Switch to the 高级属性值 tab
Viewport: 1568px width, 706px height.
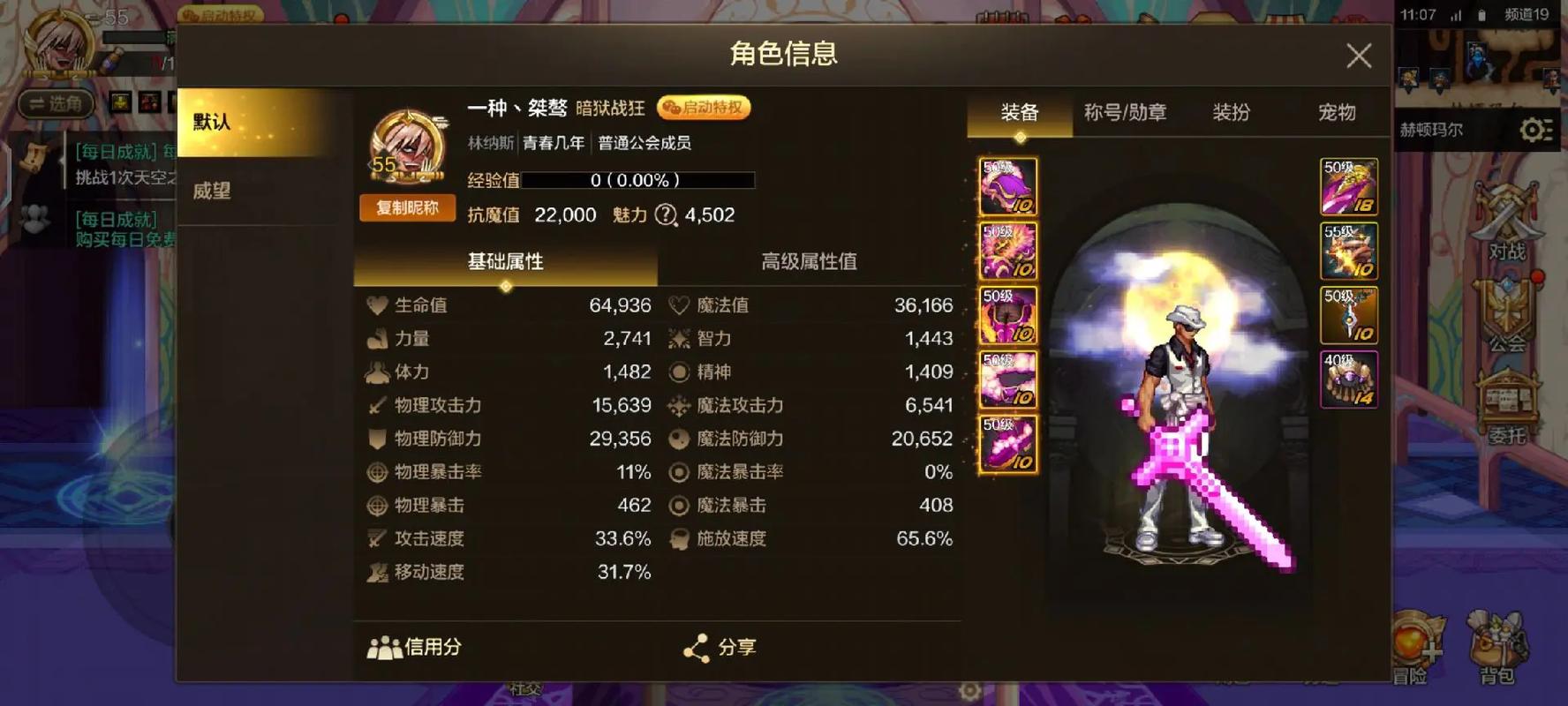[x=810, y=261]
